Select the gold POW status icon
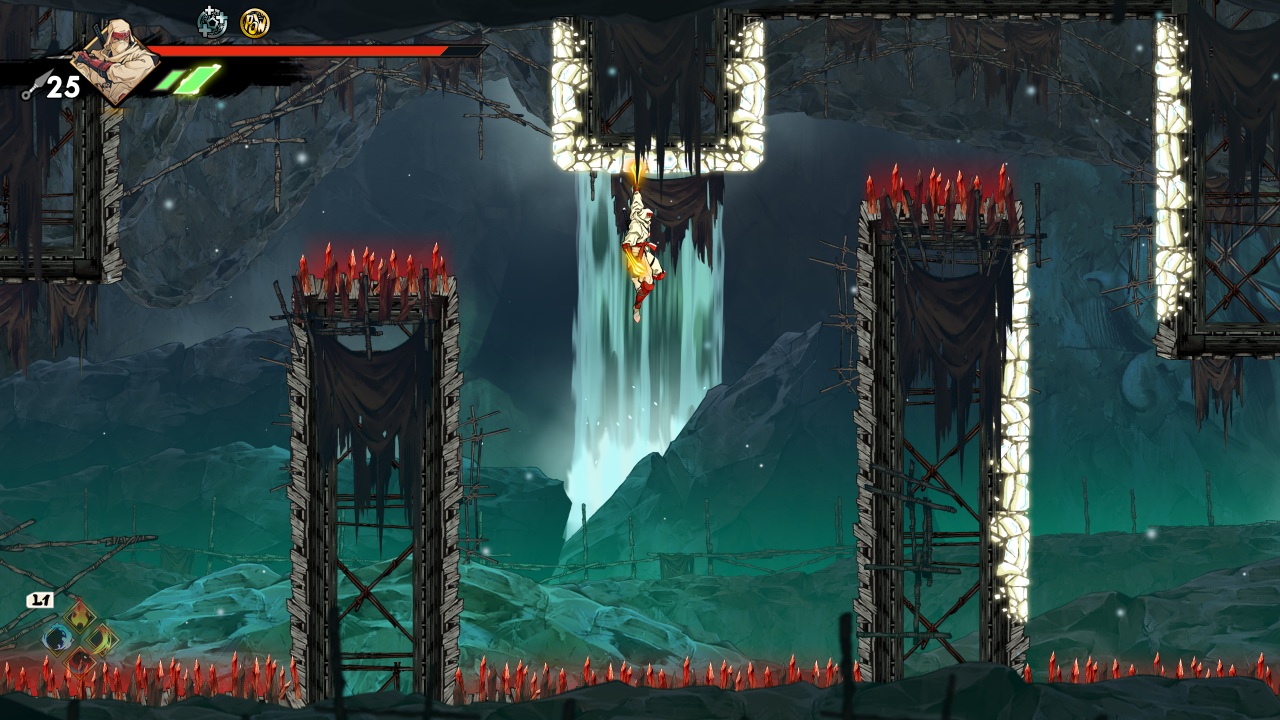Screen dimensions: 1280x720 click(x=254, y=22)
